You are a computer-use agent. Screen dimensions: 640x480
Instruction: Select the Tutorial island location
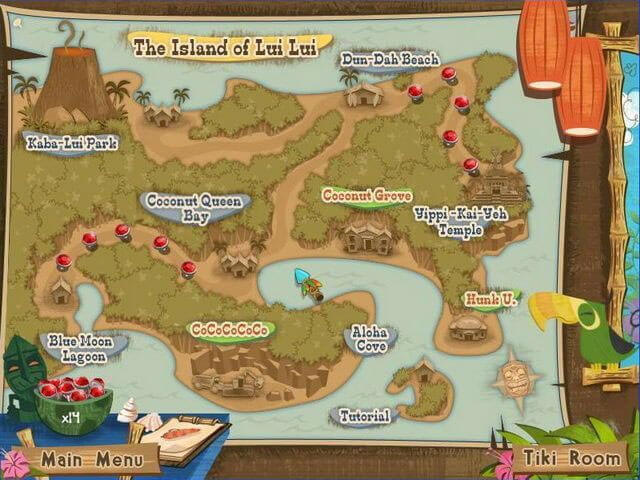(364, 416)
